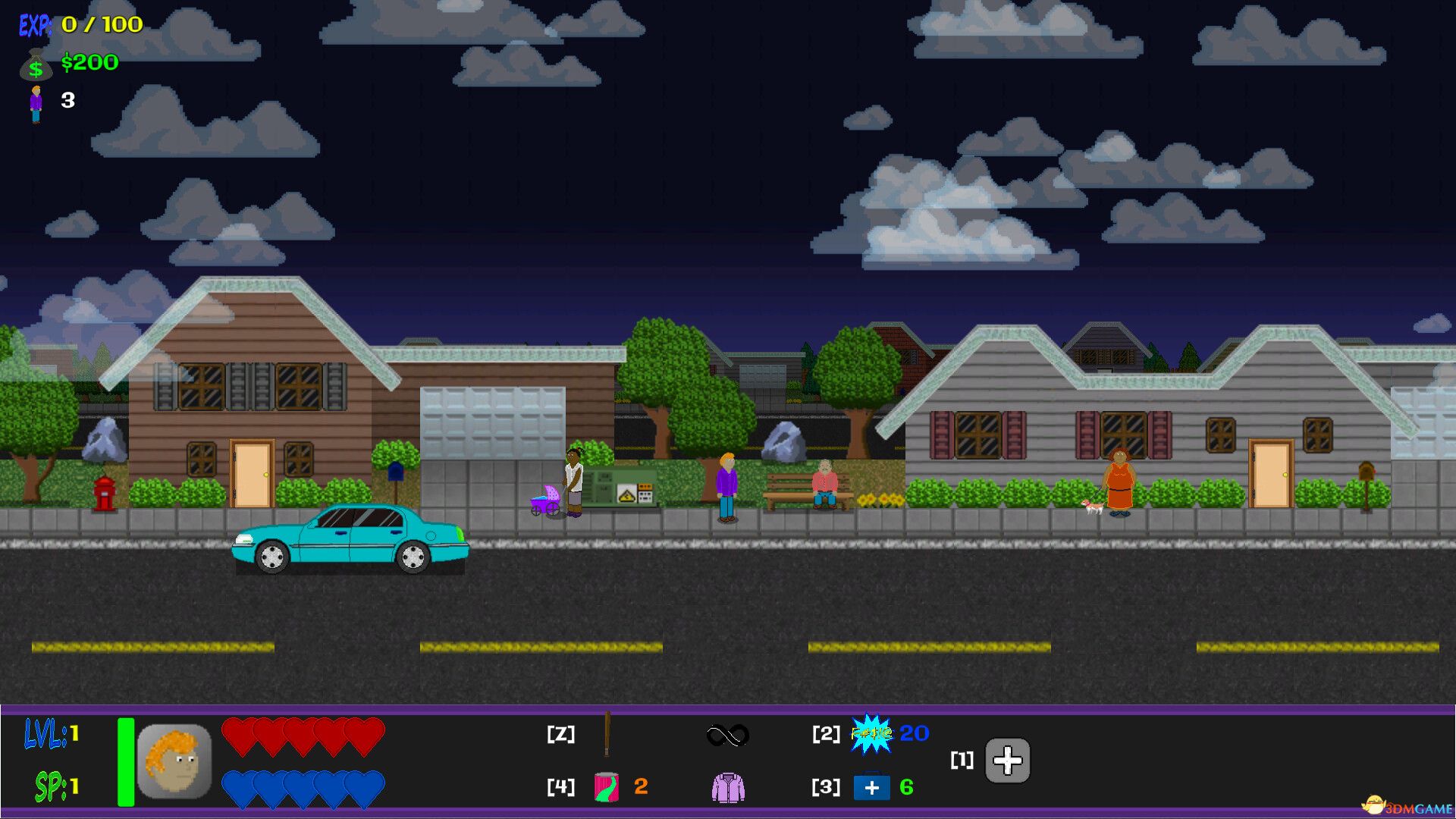Use the first aid kit in slot 3

coord(872,787)
